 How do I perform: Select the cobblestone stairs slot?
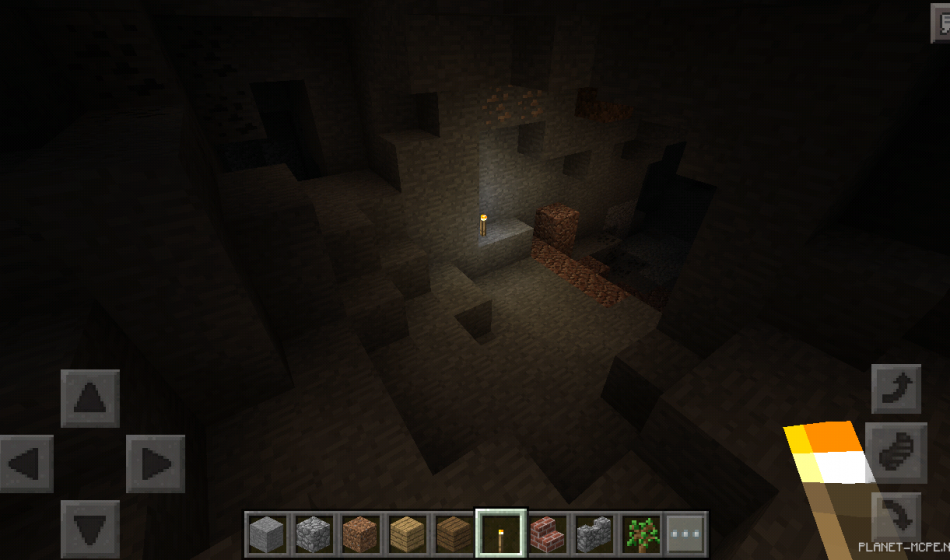594,533
